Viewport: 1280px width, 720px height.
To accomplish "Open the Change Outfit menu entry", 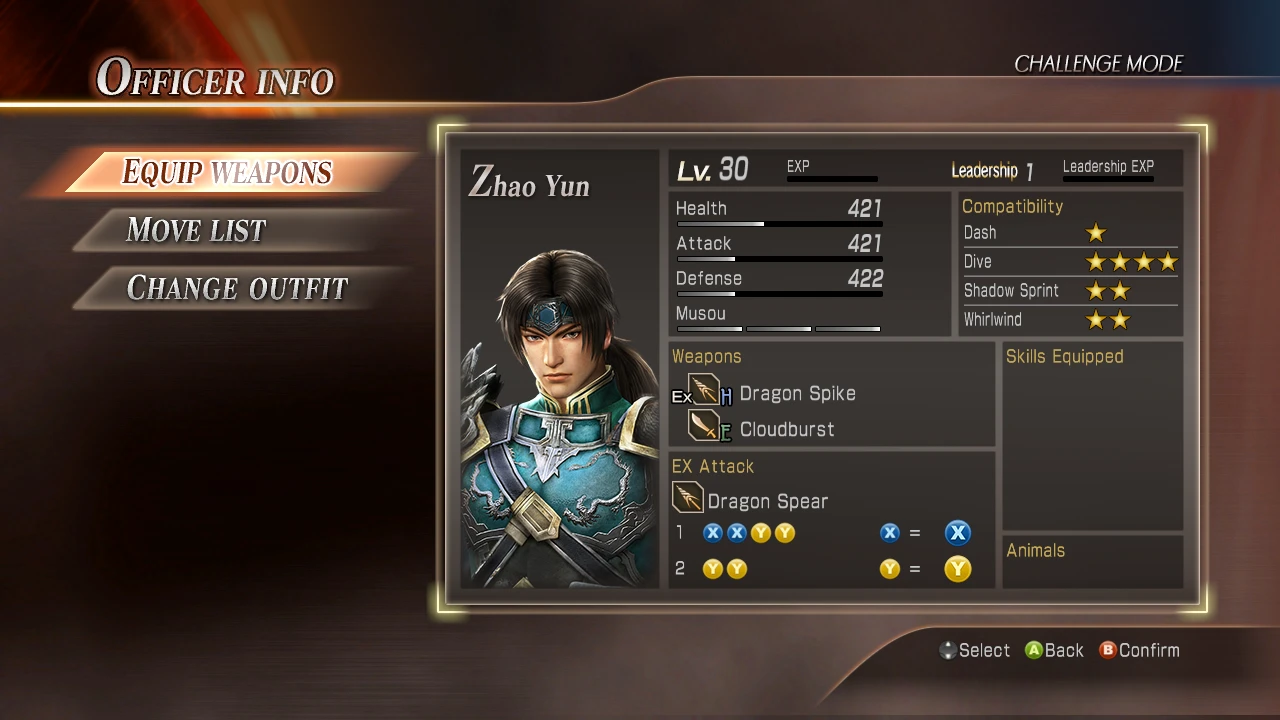I will pyautogui.click(x=237, y=288).
